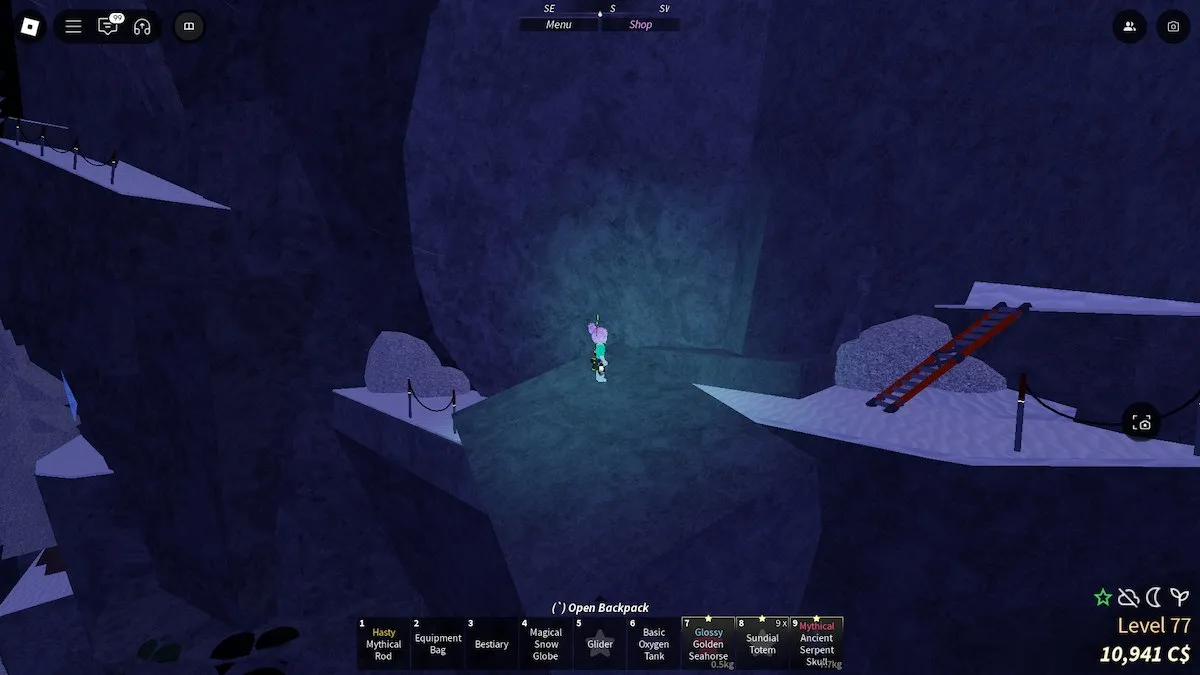The image size is (1200, 675).
Task: Open the book icon in top bar
Action: tap(189, 27)
